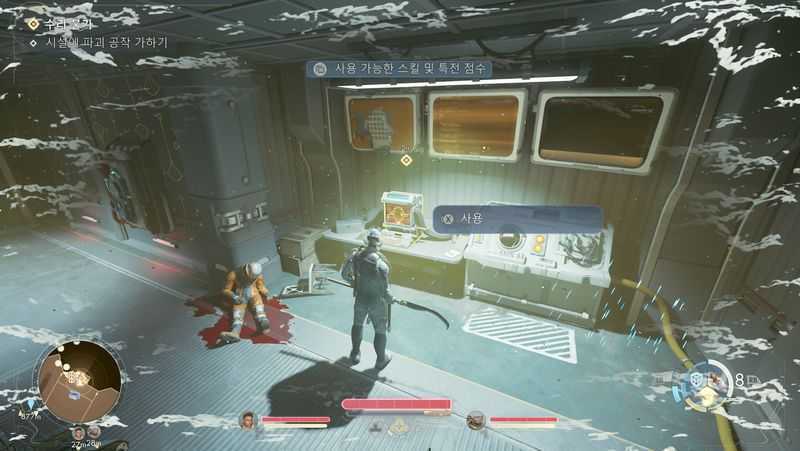Click the diamond quest marker above the console
Image resolution: width=800 pixels, height=451 pixels.
[x=406, y=160]
